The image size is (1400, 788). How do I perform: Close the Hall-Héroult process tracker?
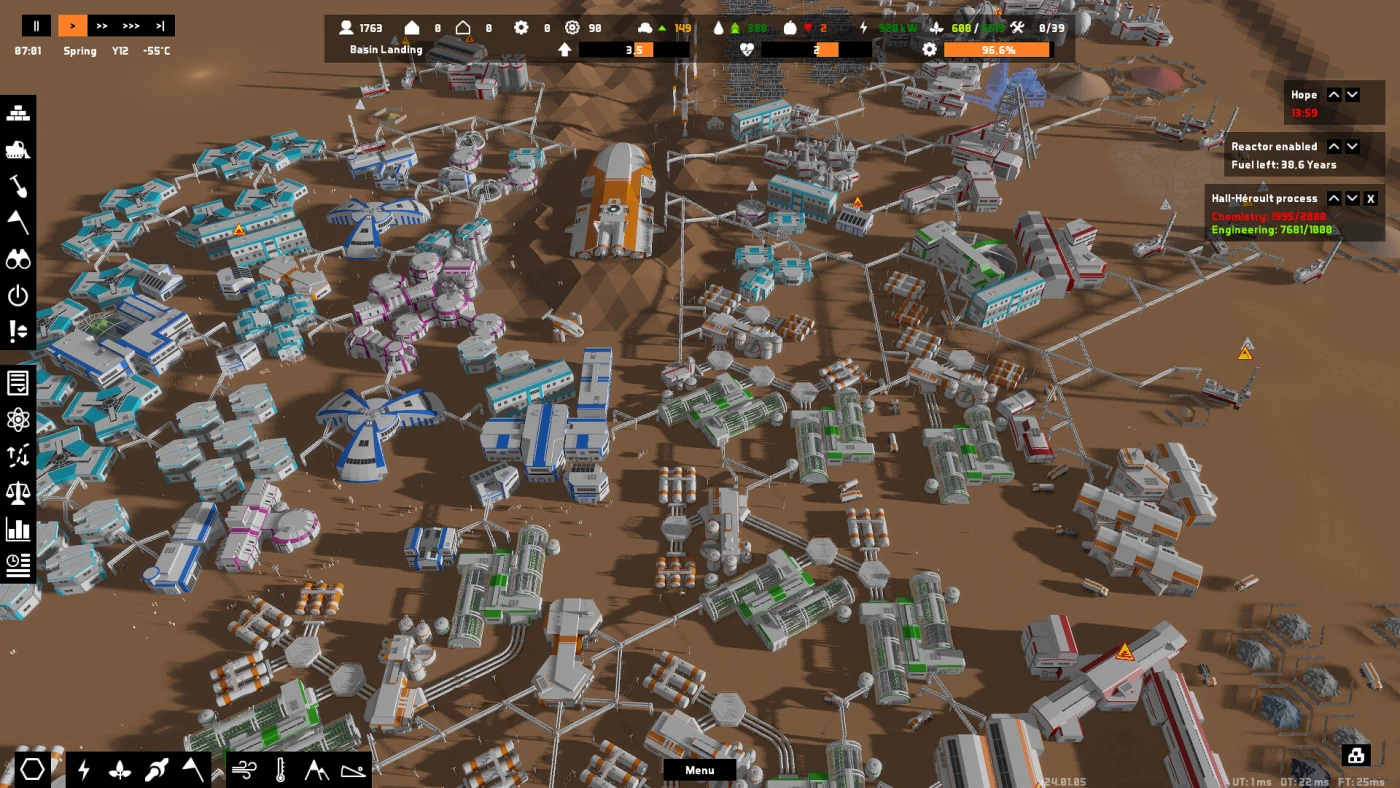[1371, 199]
